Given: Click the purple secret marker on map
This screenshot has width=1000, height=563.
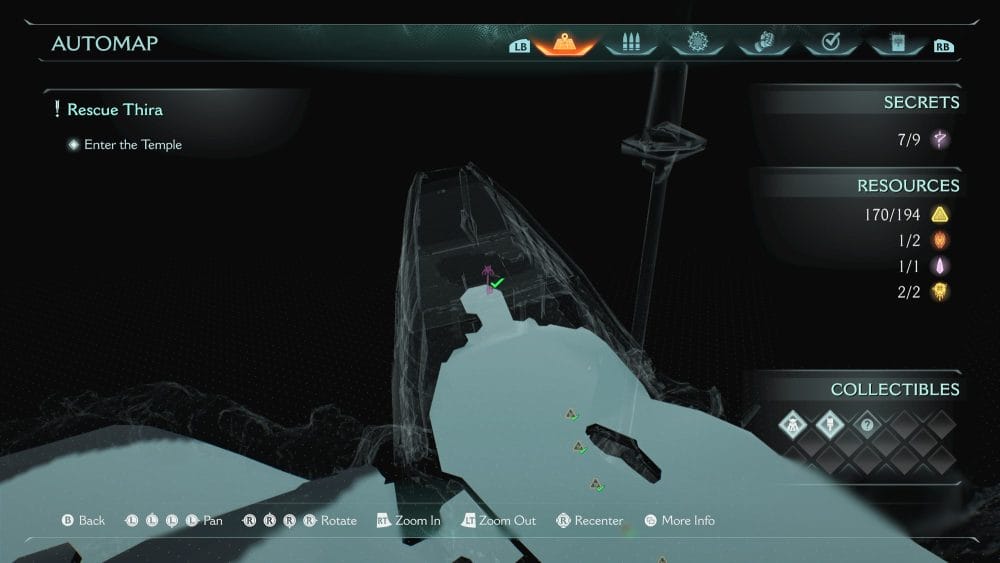Looking at the screenshot, I should point(488,278).
